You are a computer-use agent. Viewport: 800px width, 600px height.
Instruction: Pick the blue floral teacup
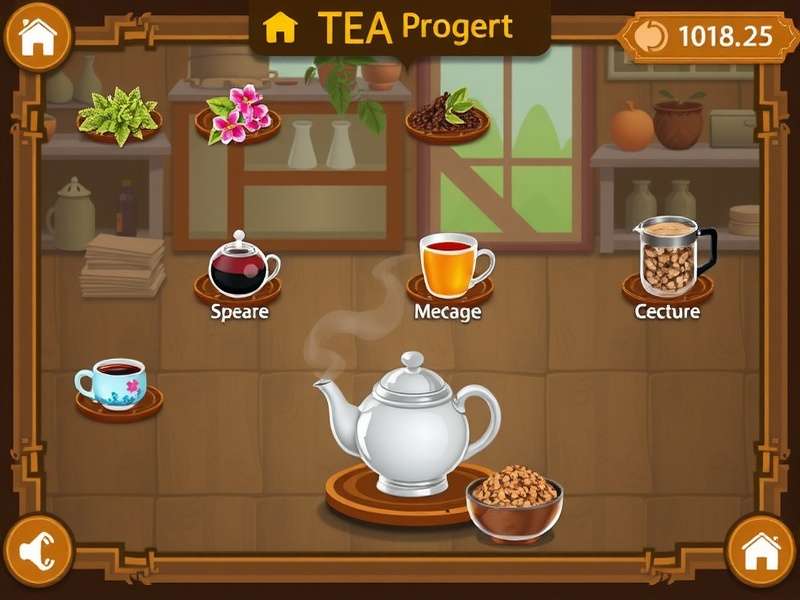(113, 383)
